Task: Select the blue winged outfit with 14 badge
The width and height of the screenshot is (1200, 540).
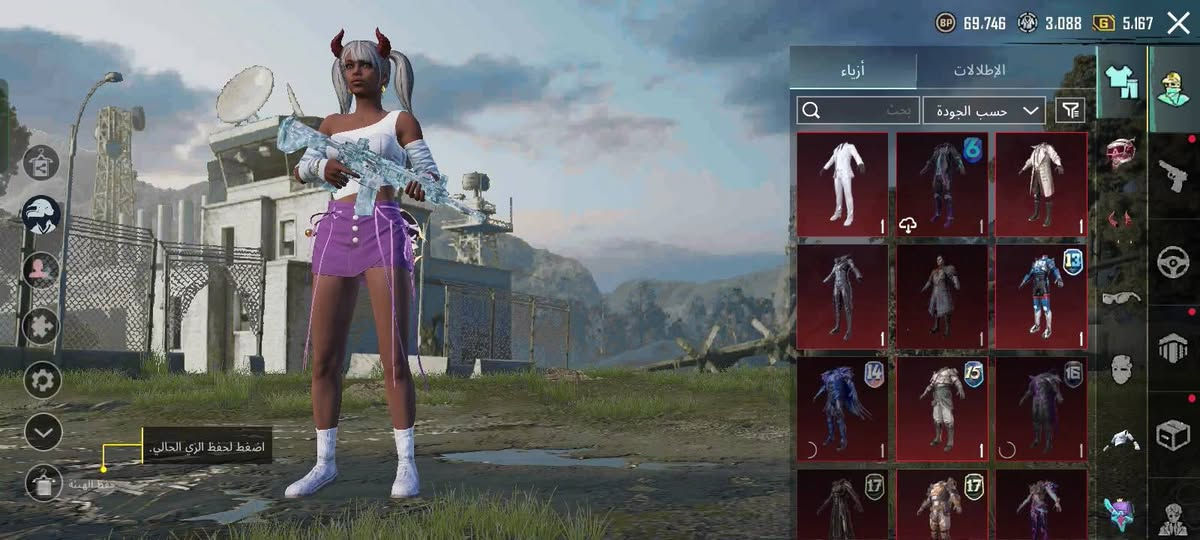Action: (842, 409)
